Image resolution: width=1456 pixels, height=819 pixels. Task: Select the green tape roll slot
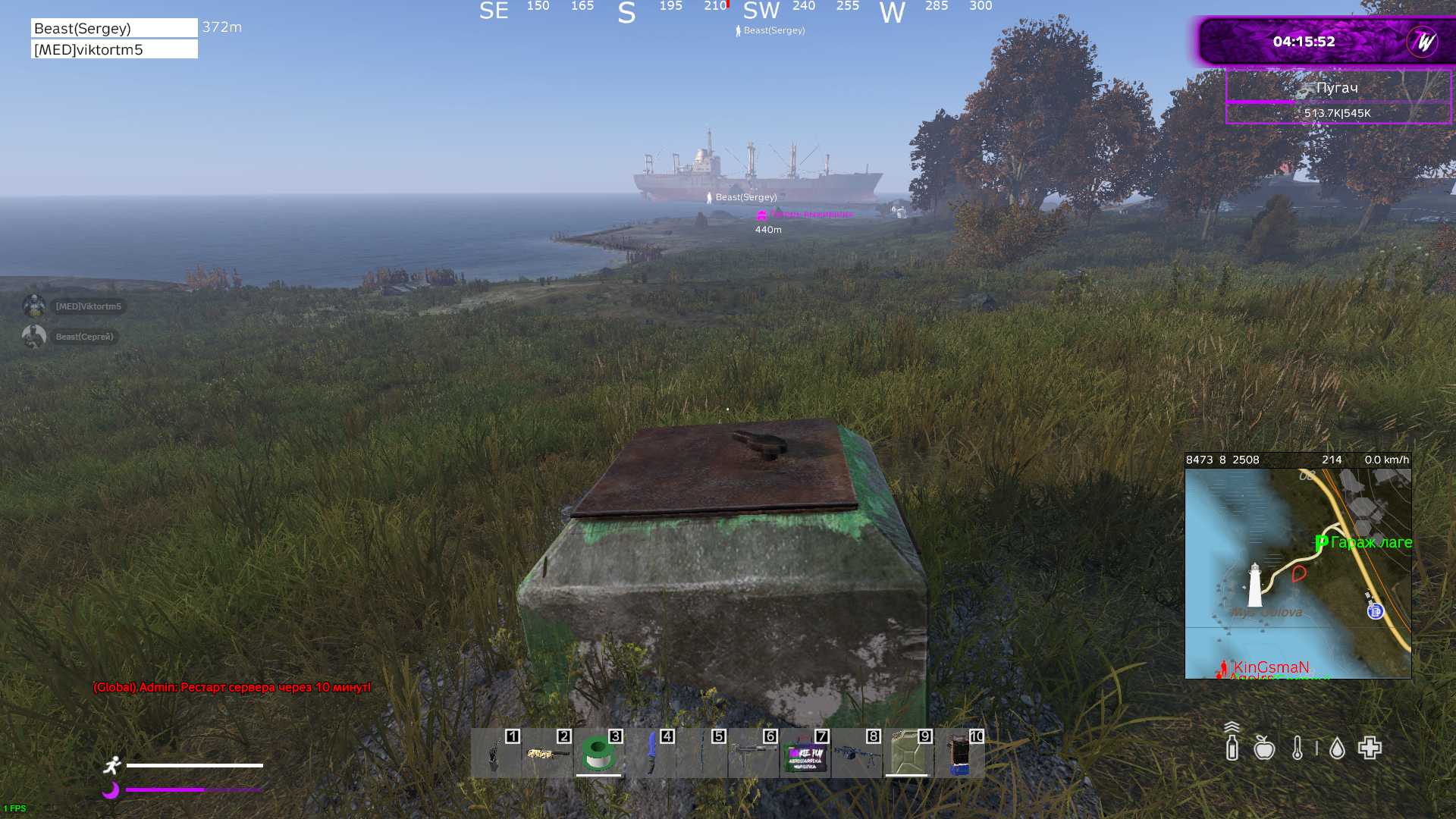[598, 754]
